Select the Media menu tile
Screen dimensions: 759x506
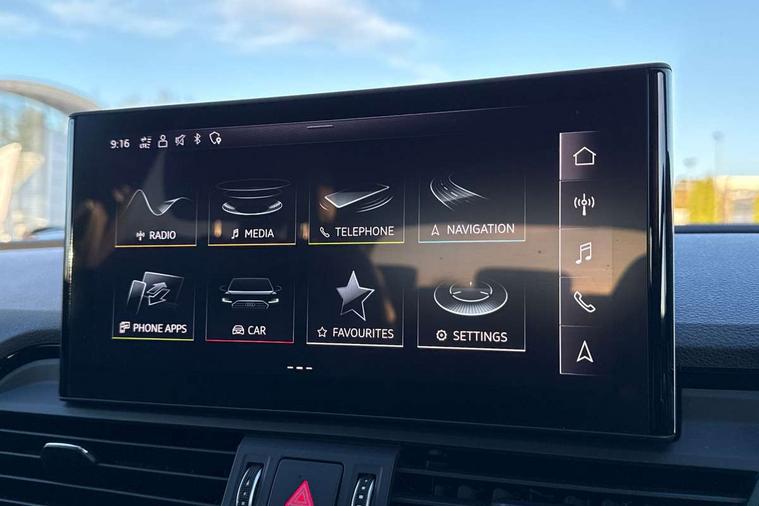point(252,213)
